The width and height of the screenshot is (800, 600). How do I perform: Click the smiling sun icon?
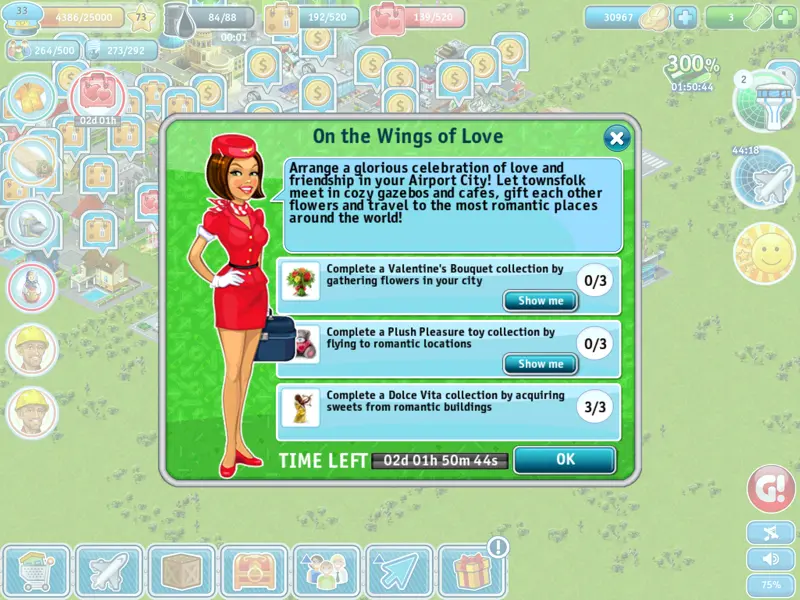tap(763, 252)
